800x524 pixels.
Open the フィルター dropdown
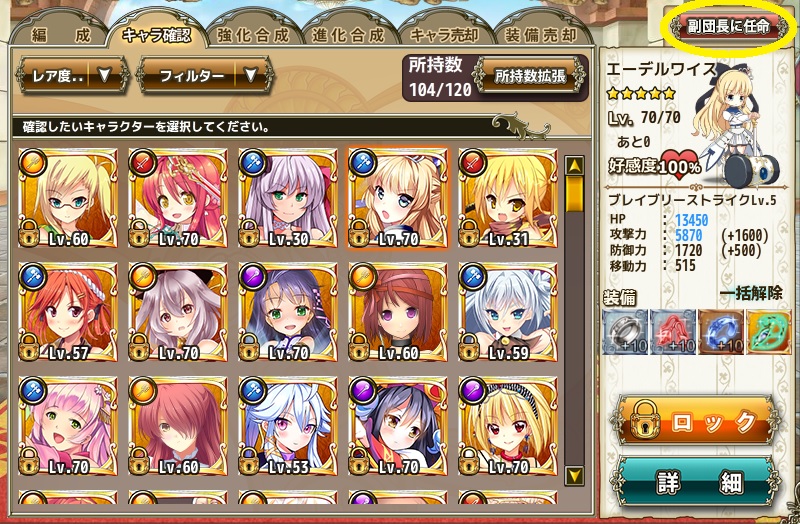coord(190,75)
